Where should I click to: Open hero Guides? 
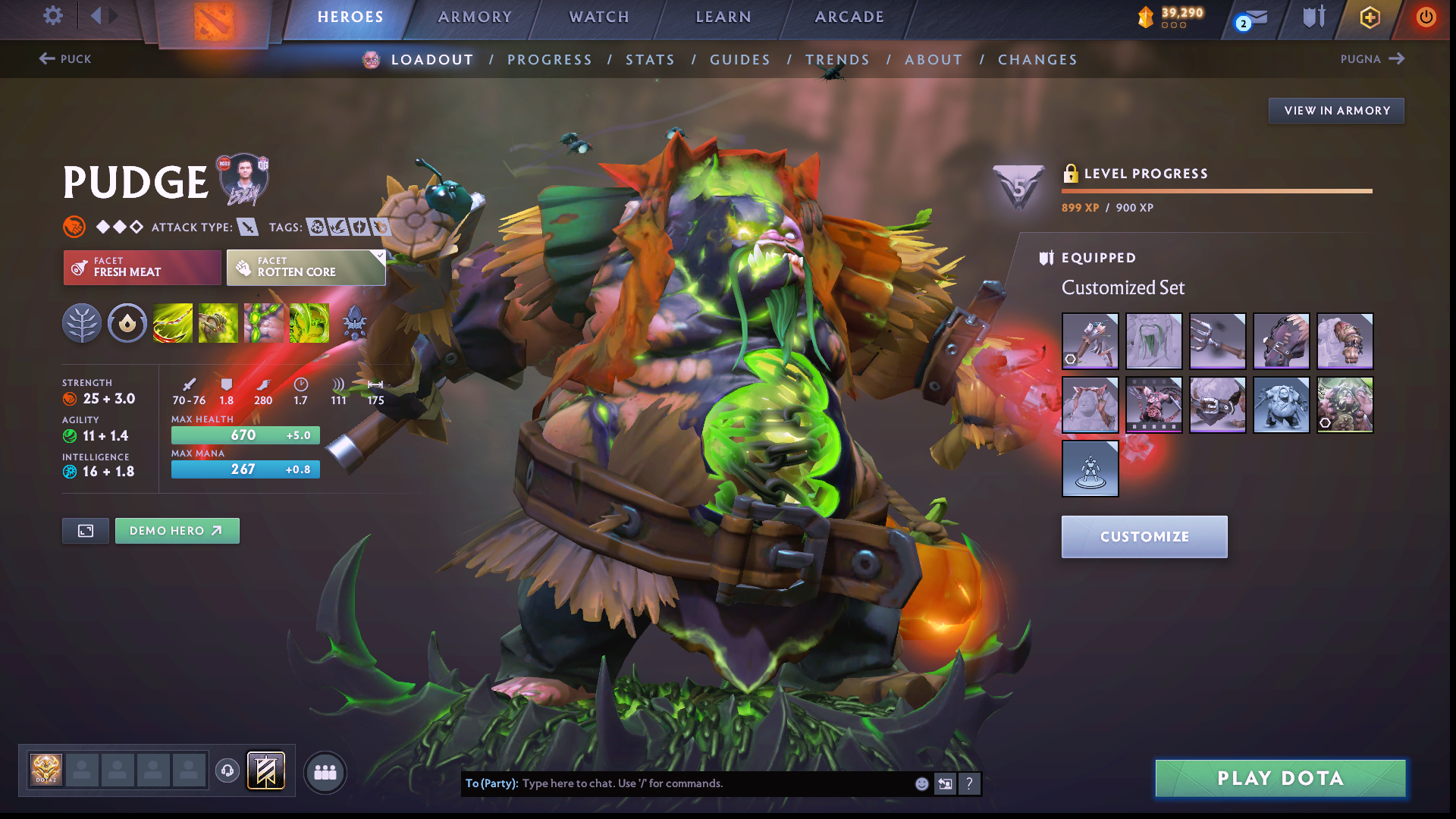(739, 60)
